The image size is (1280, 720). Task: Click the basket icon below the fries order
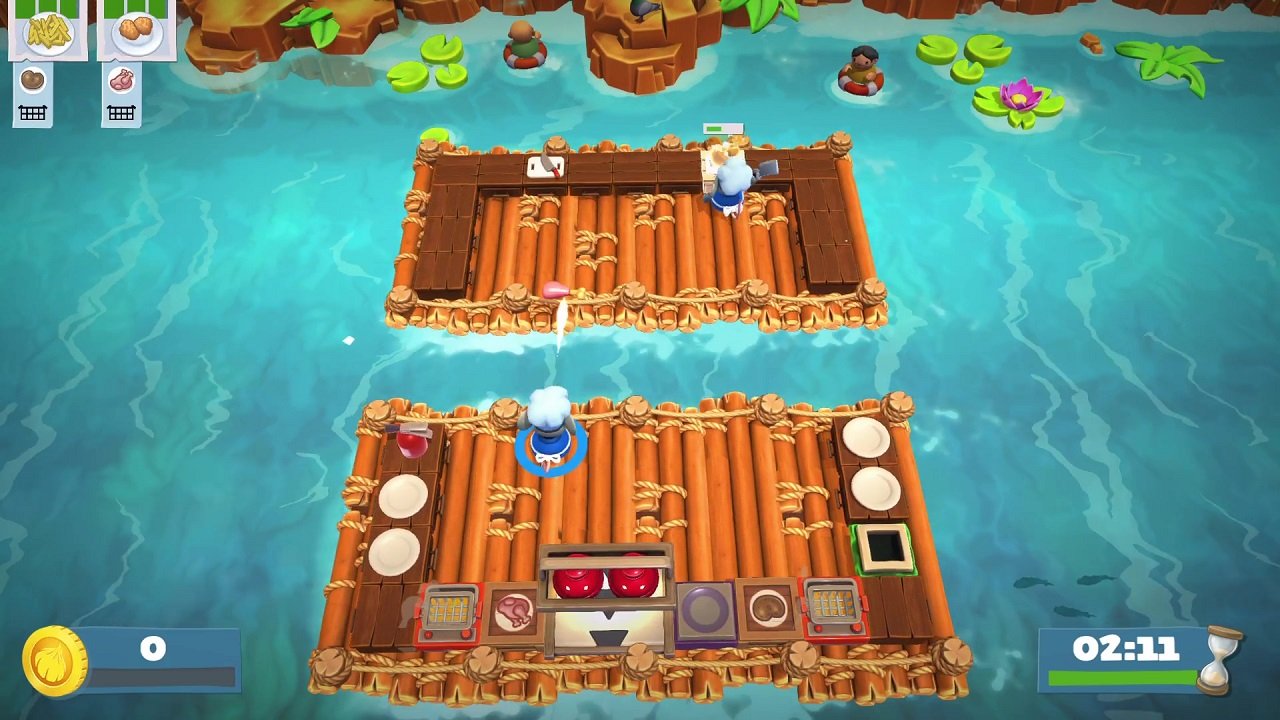tap(33, 111)
